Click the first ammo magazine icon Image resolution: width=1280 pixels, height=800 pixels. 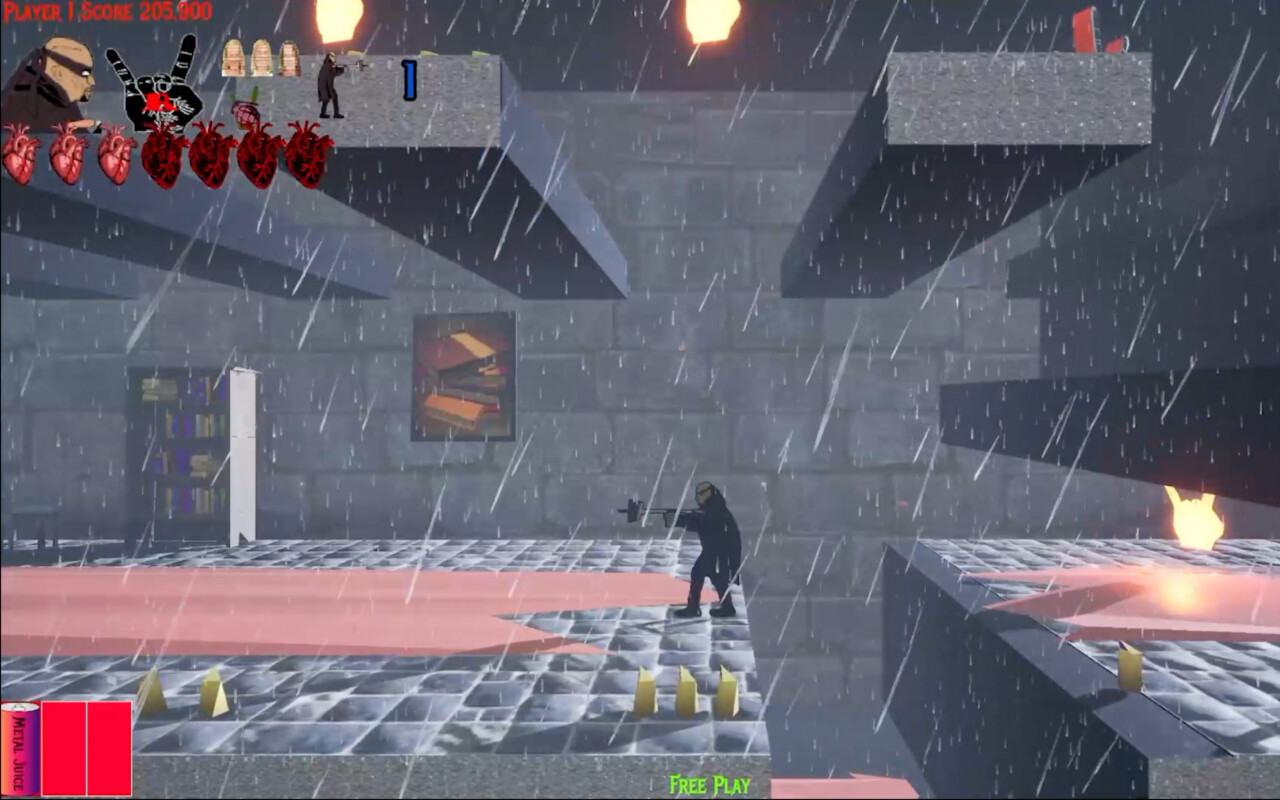point(232,60)
